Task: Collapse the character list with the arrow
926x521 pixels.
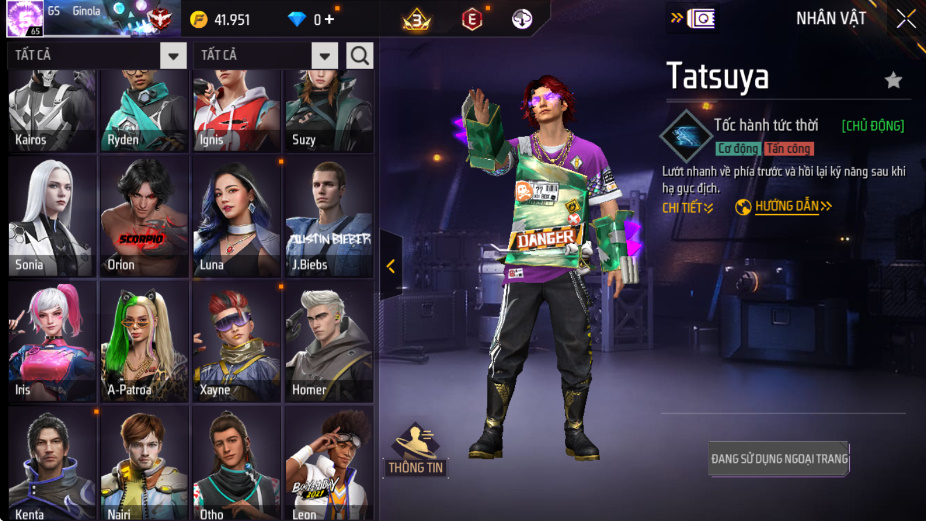Action: pos(391,266)
